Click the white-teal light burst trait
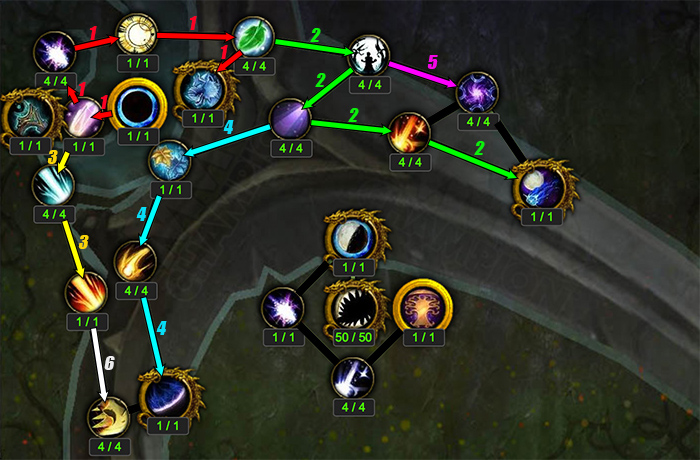The height and width of the screenshot is (460, 700). [52, 184]
